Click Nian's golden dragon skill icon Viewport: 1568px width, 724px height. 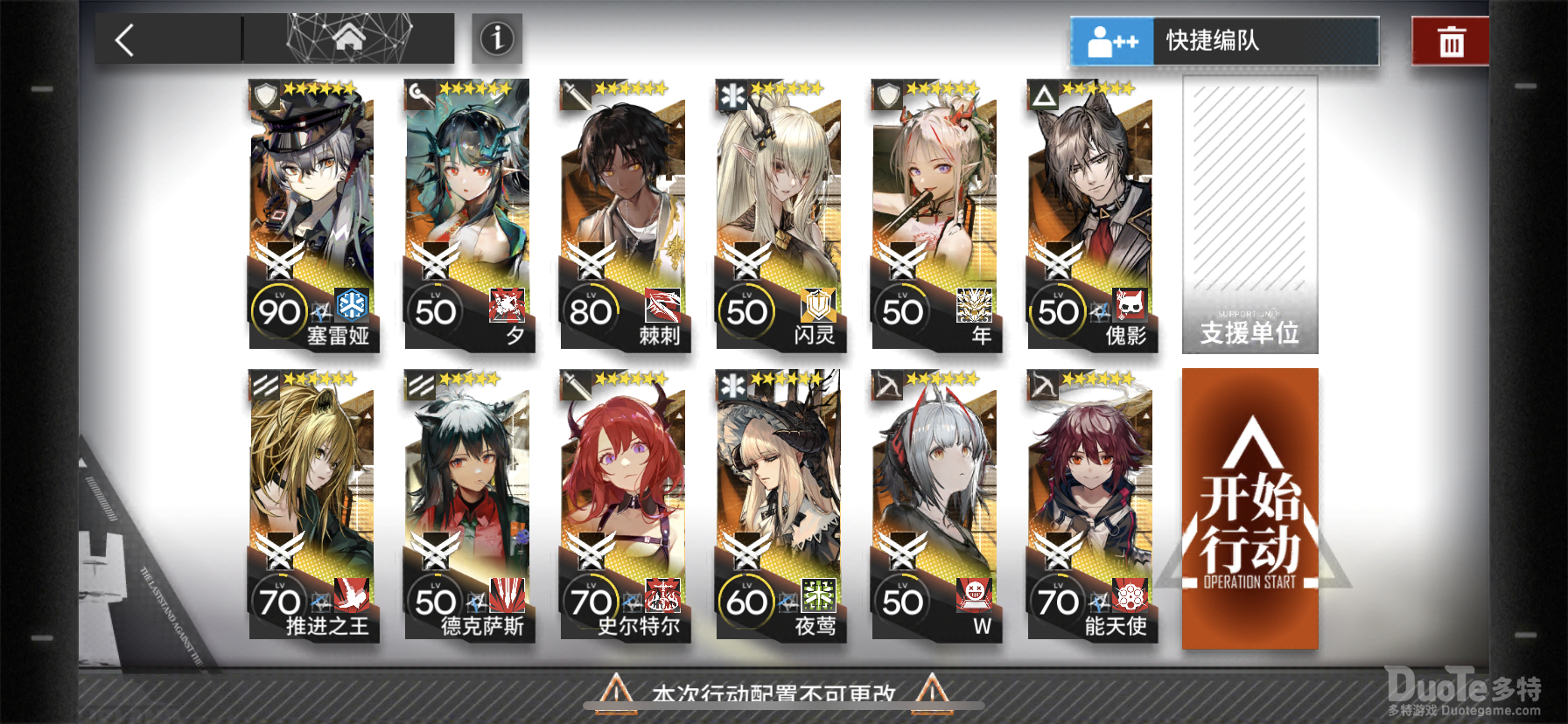click(976, 303)
